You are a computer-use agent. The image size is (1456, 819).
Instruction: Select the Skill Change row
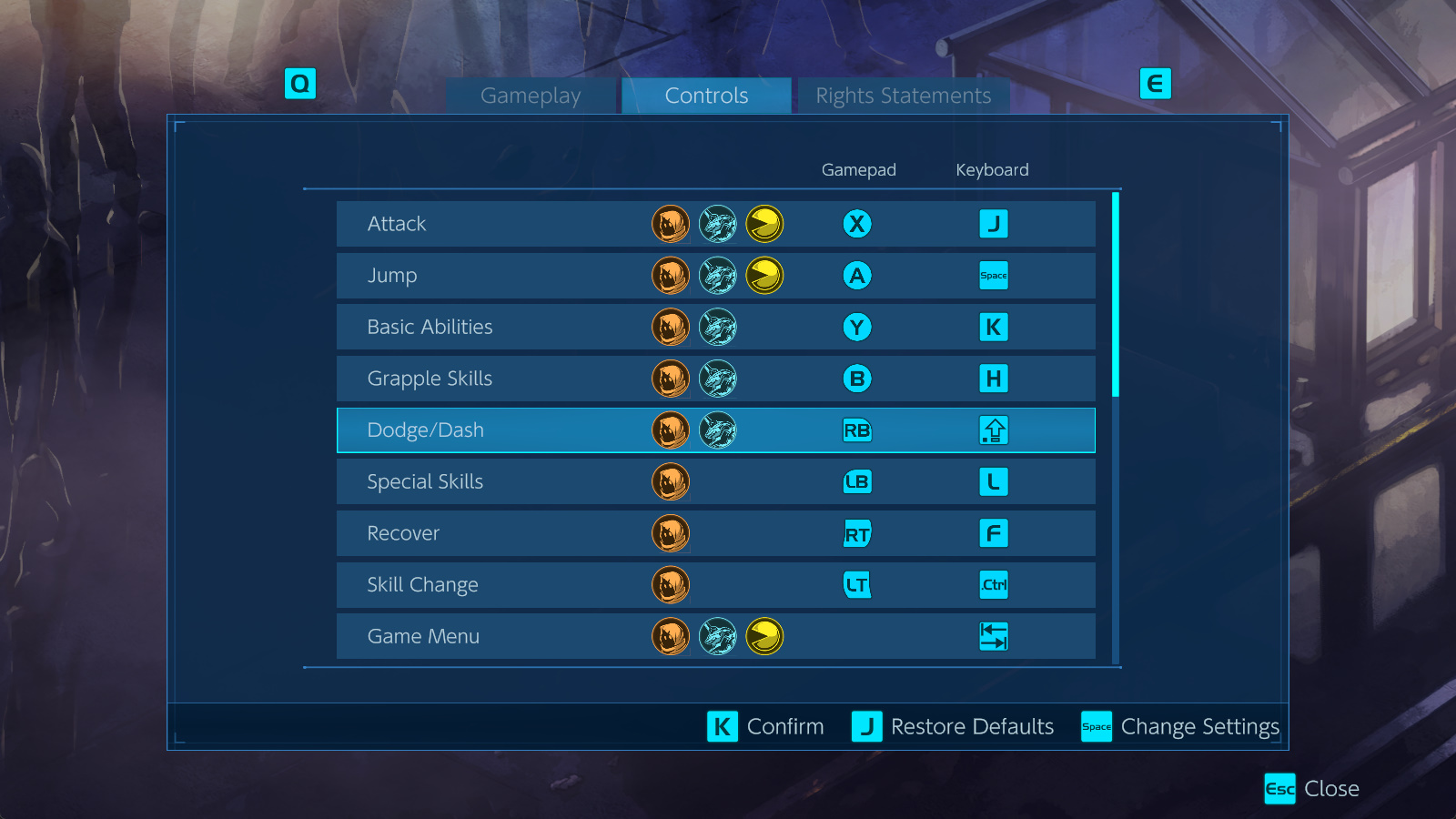[x=715, y=585]
